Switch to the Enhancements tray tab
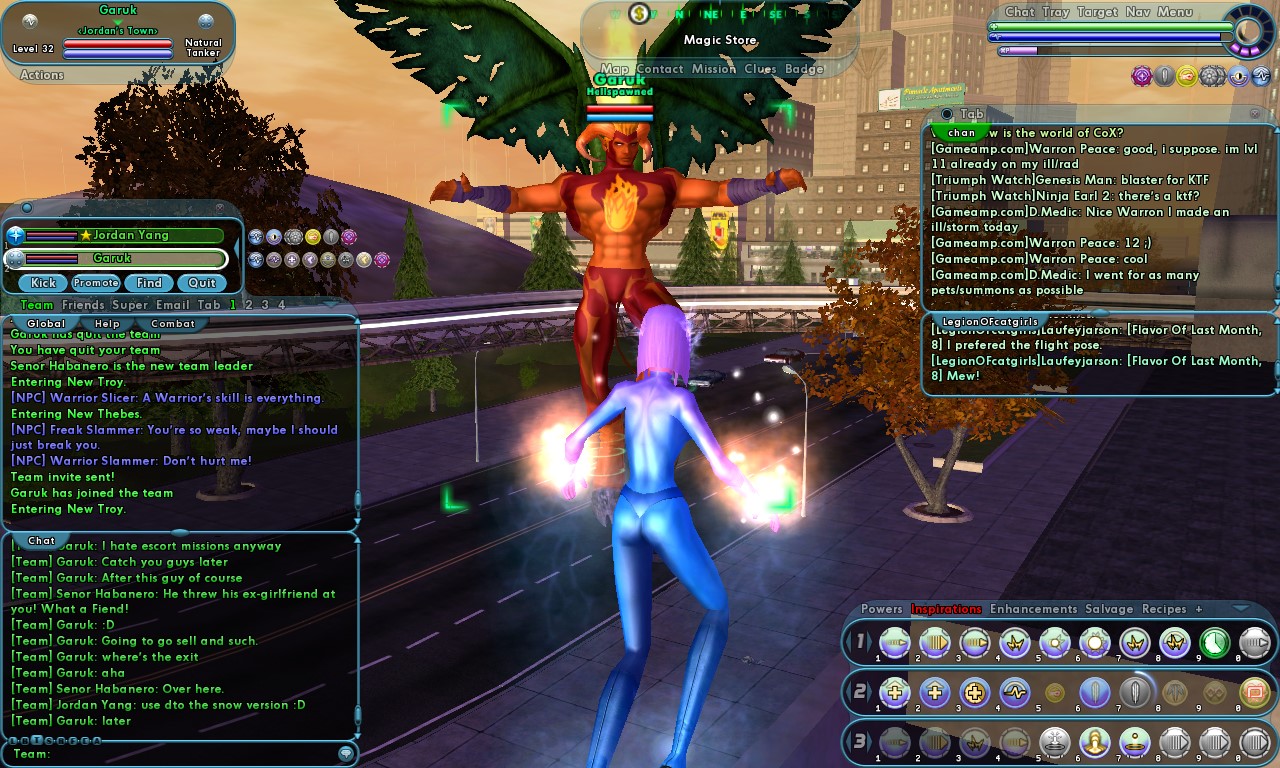 pos(1033,609)
